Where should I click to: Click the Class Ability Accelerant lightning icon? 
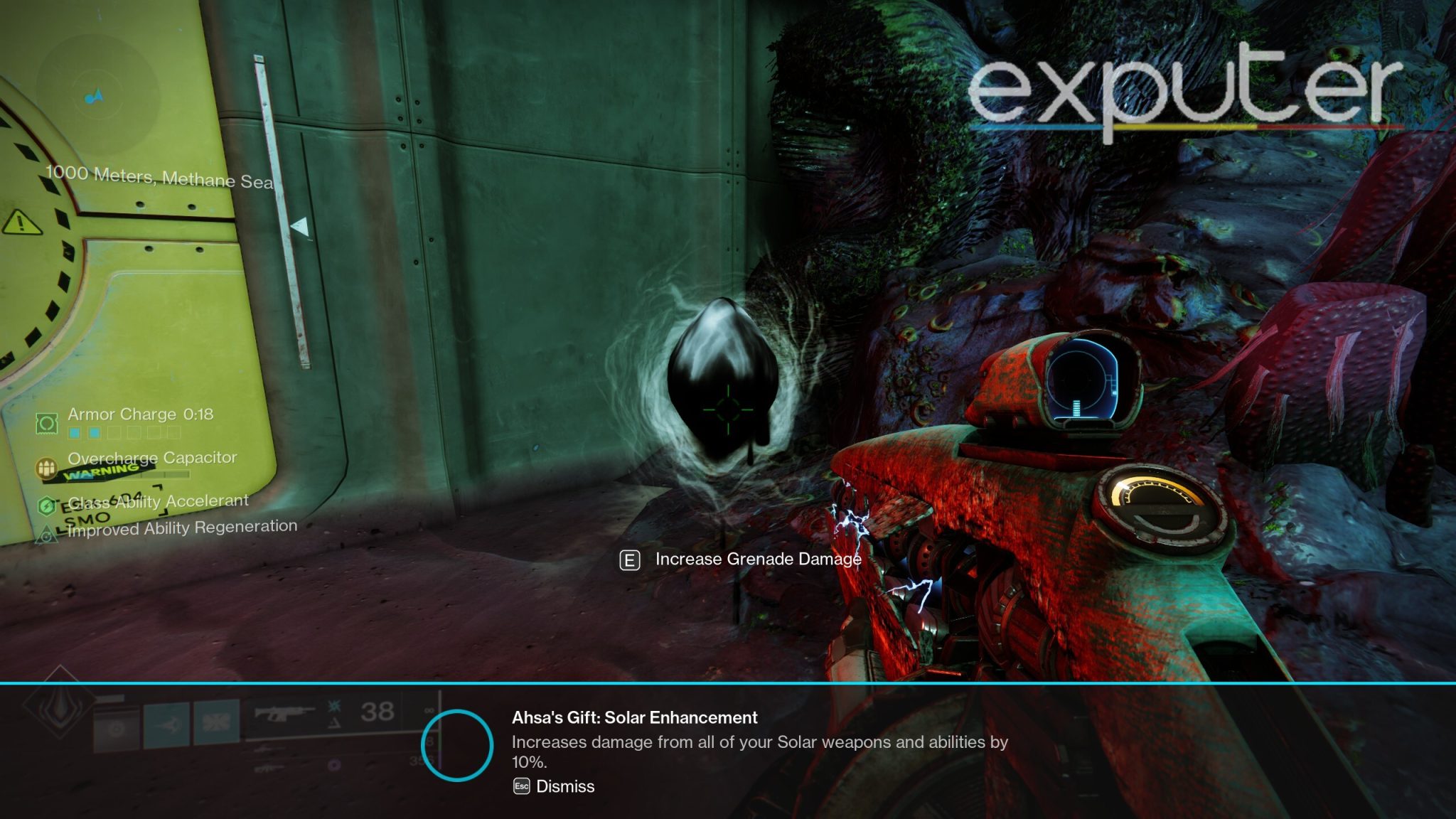pos(47,506)
